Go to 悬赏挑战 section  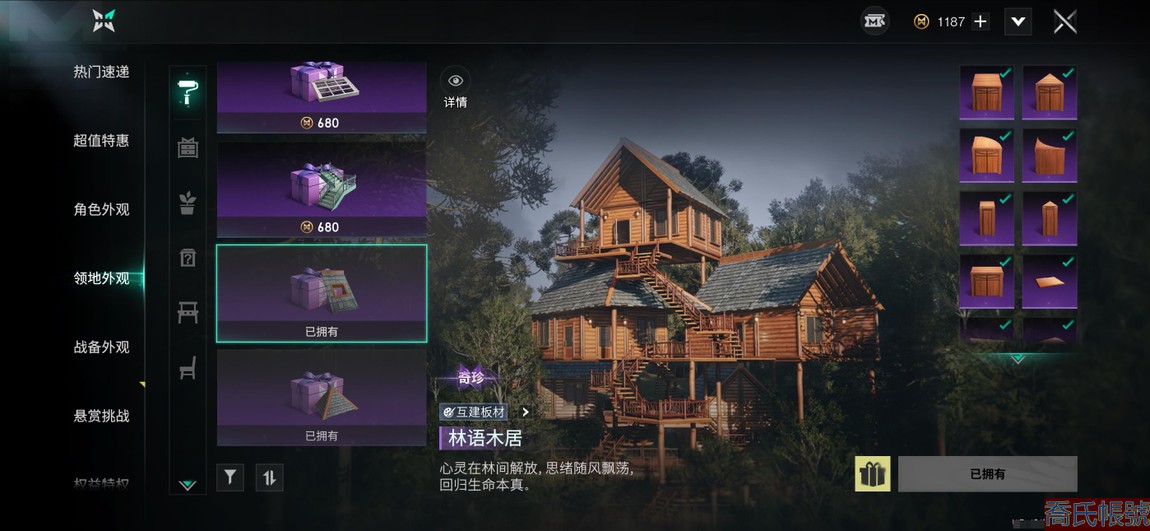coord(101,416)
